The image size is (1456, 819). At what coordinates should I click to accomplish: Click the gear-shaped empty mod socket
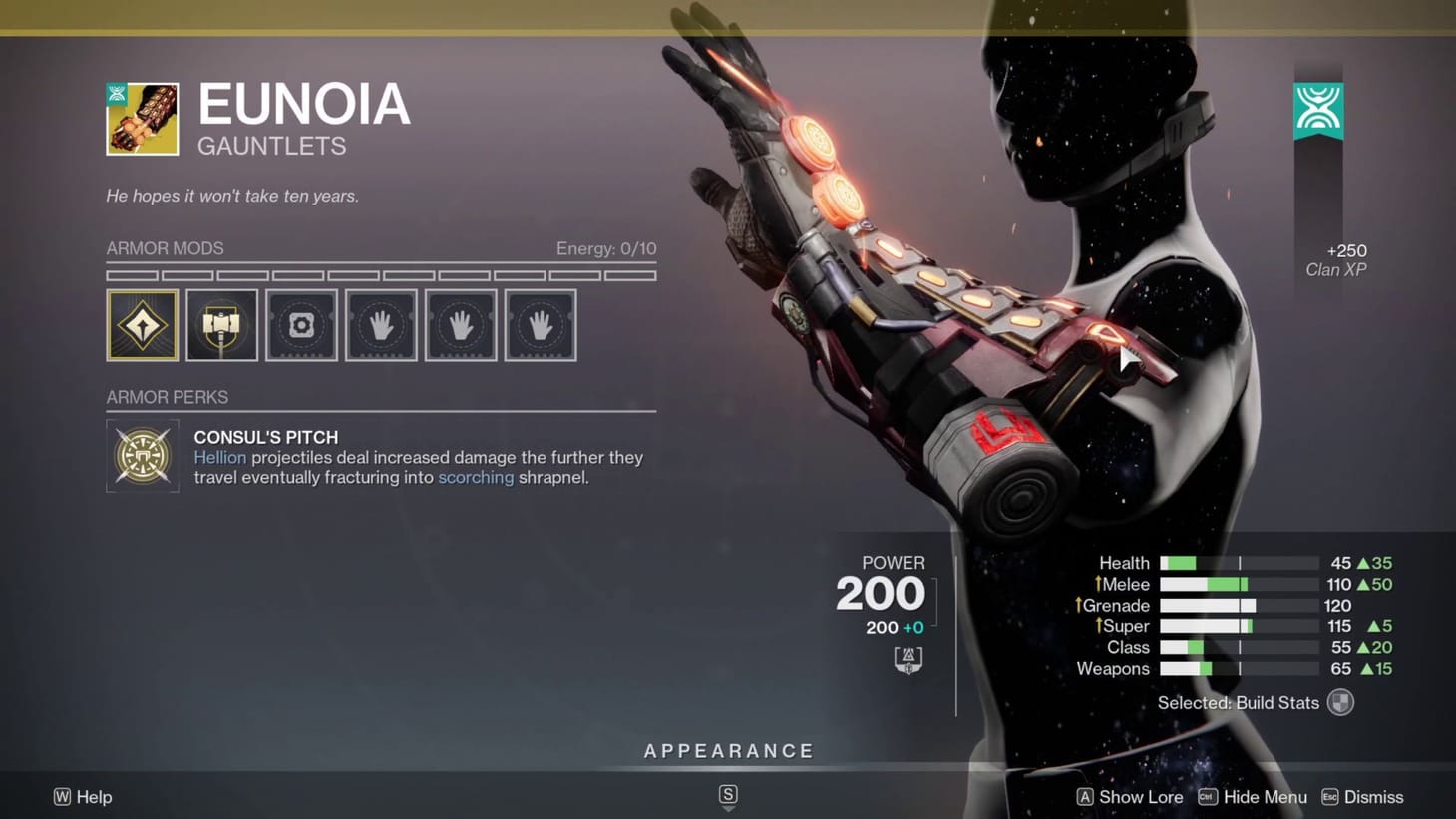click(x=301, y=324)
